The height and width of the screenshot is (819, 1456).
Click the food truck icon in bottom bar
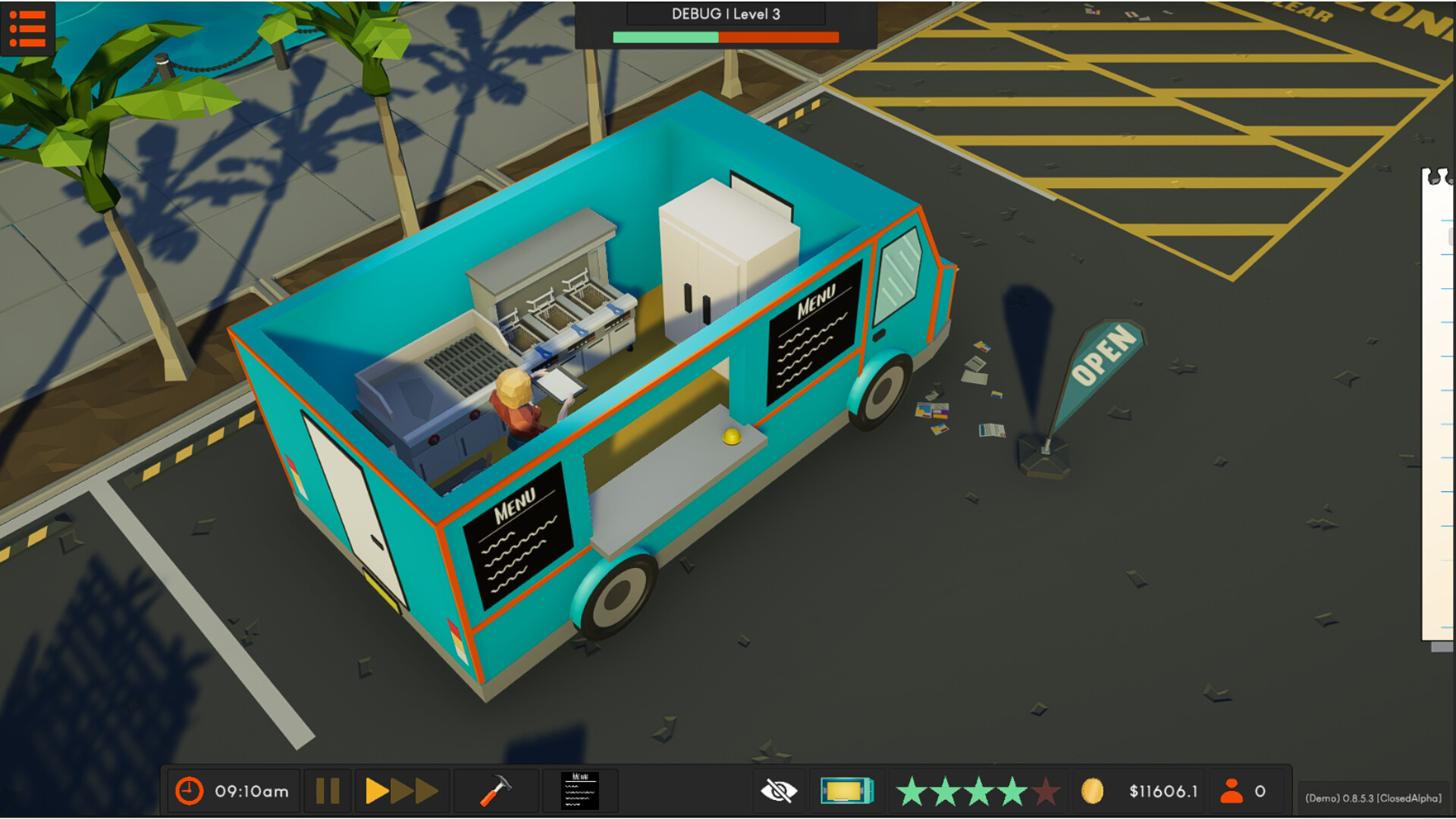click(847, 791)
